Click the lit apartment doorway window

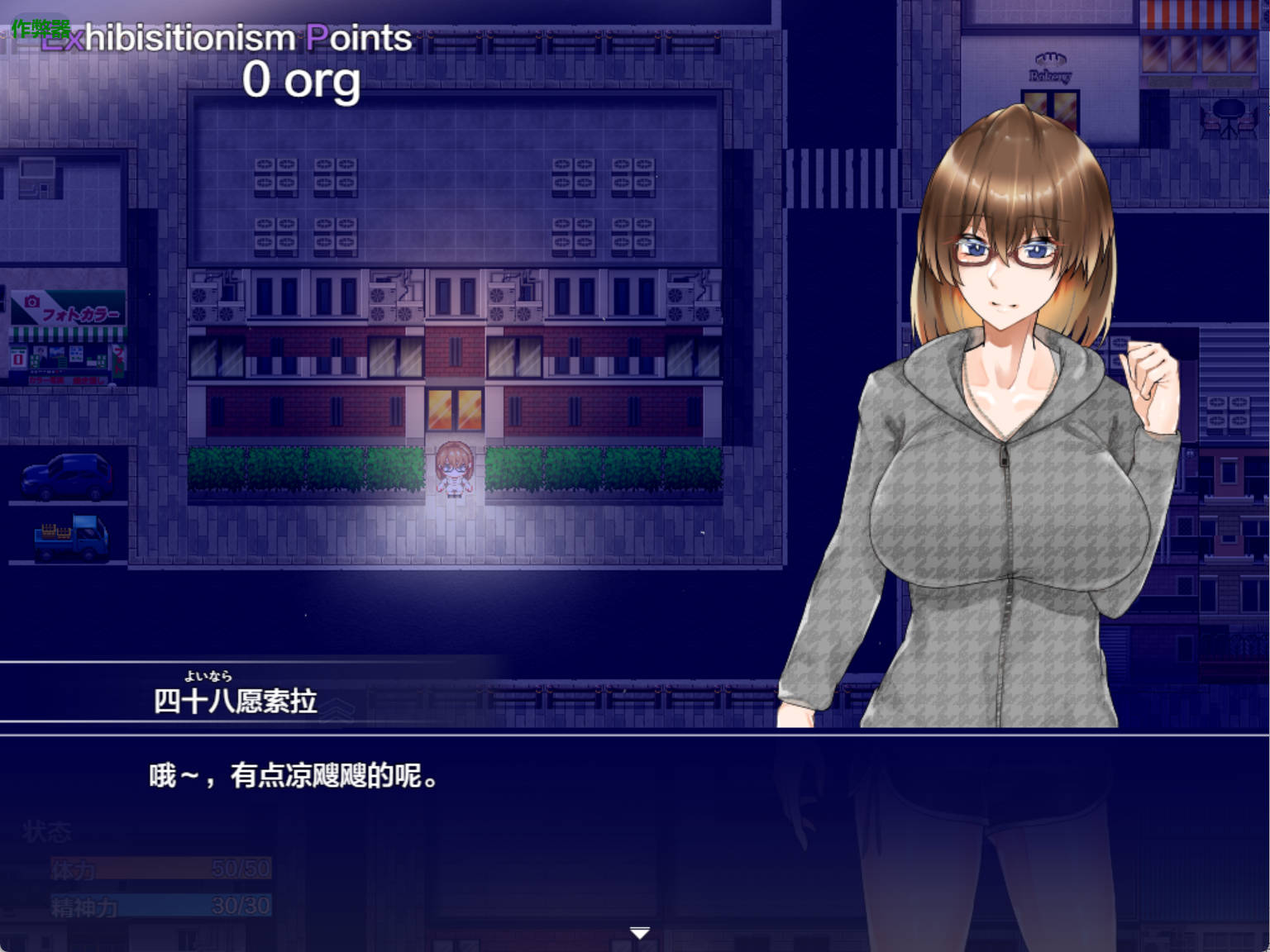[x=453, y=408]
